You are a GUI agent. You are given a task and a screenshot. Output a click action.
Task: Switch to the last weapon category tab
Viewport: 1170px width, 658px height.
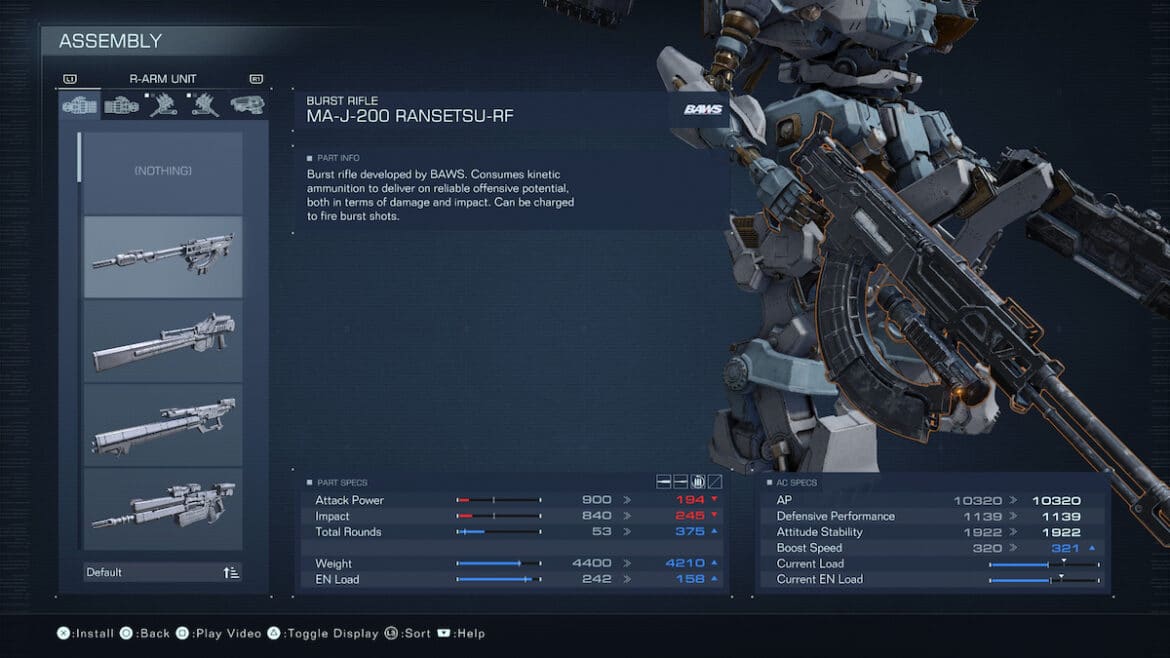coord(247,105)
